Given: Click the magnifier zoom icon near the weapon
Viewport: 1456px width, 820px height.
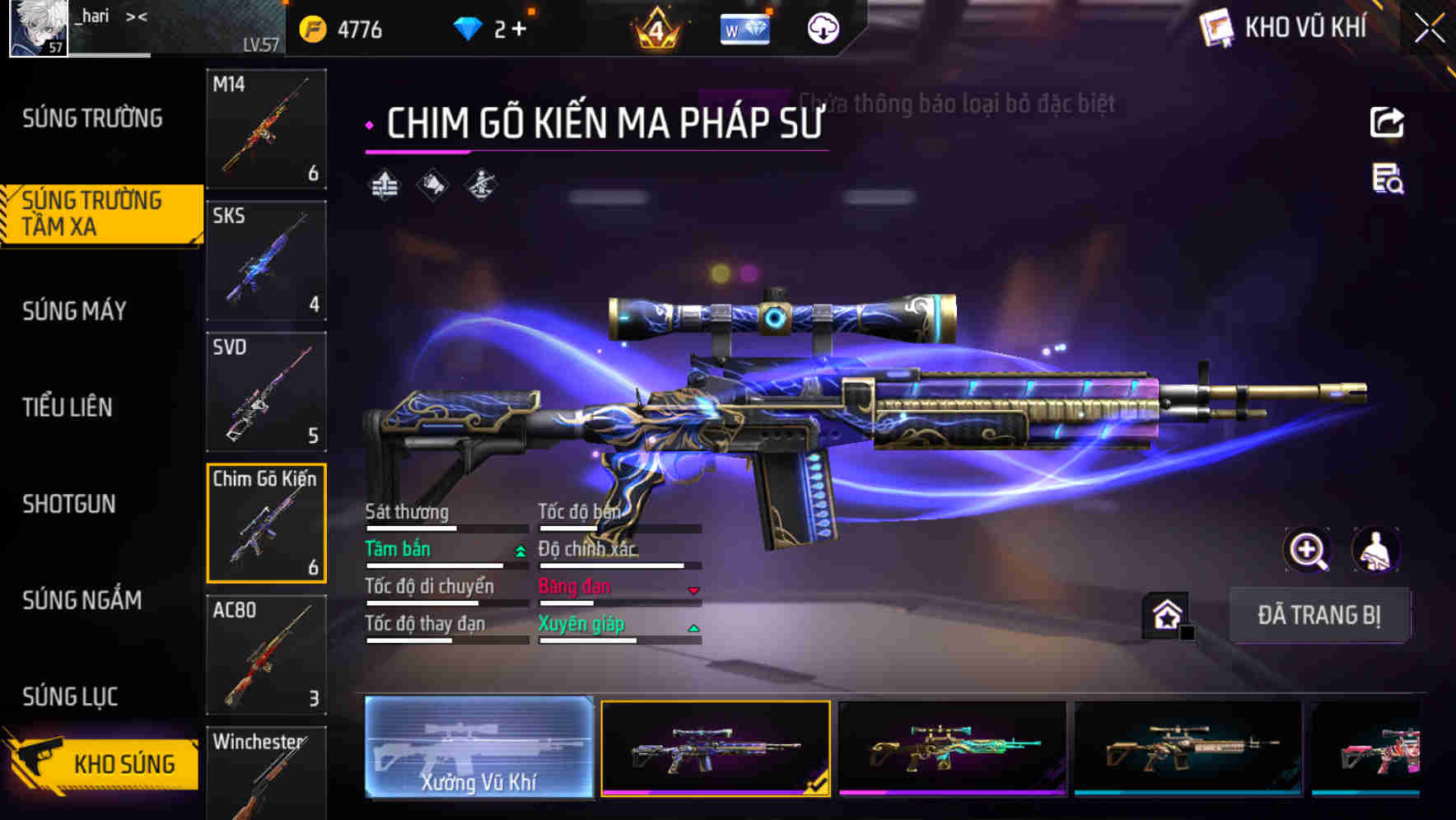Looking at the screenshot, I should point(1306,550).
